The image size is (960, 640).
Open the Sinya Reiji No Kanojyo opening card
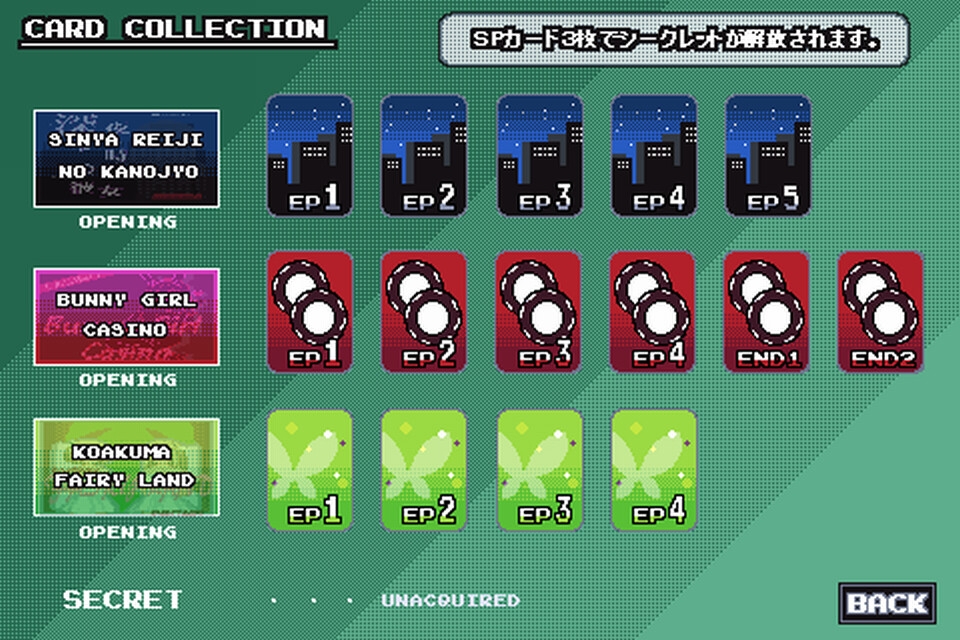click(x=126, y=159)
